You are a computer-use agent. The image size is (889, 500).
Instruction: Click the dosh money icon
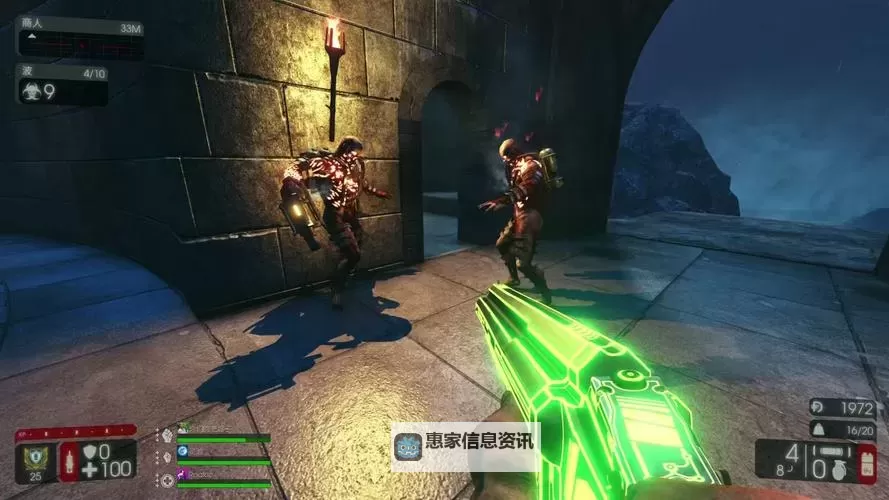click(x=816, y=408)
